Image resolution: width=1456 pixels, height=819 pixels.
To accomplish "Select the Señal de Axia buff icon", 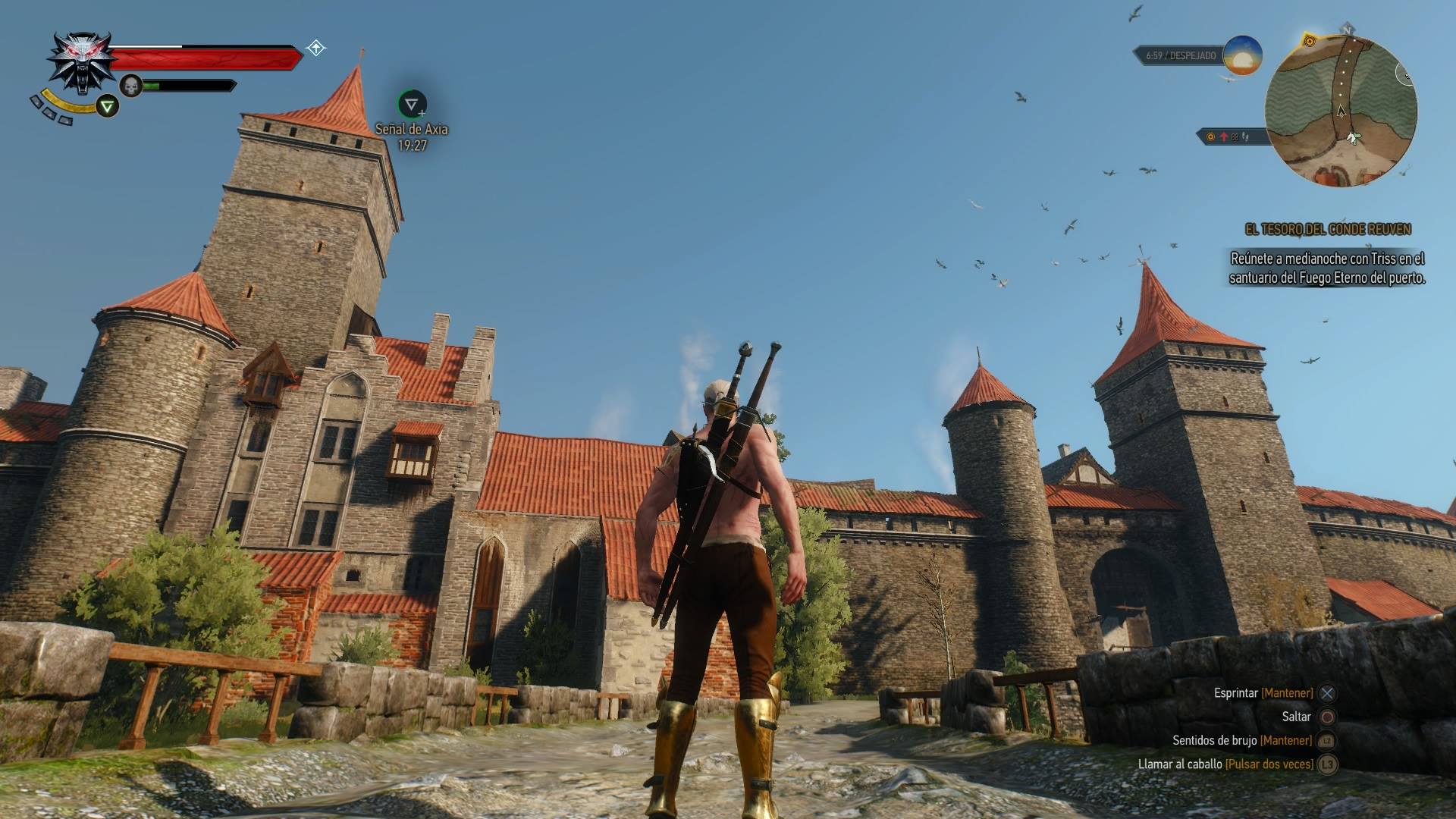I will click(412, 104).
